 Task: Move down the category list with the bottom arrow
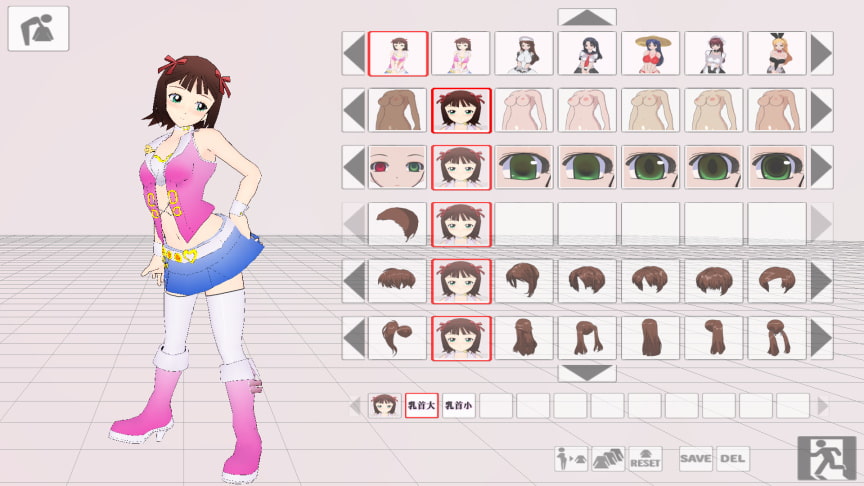pos(587,373)
